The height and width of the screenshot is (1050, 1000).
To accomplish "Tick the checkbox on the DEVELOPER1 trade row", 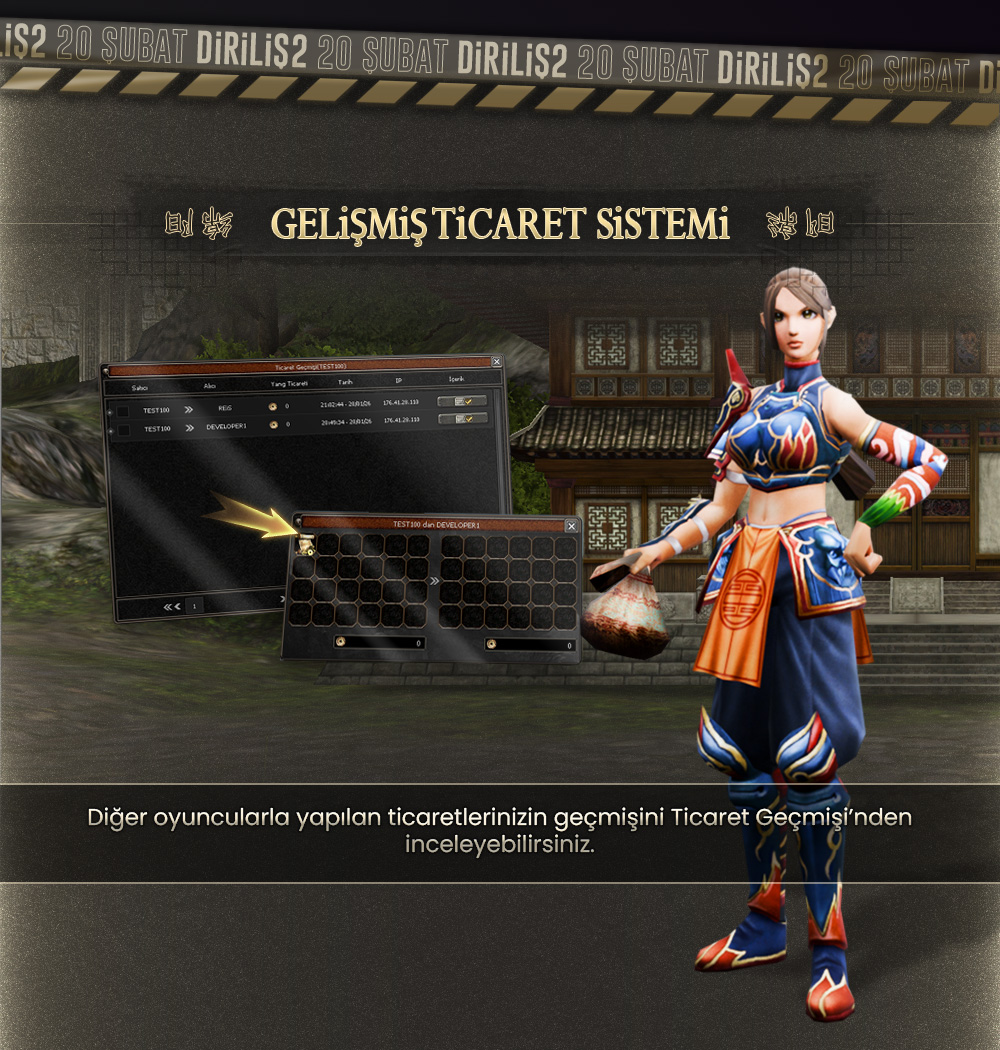I will pyautogui.click(x=123, y=430).
